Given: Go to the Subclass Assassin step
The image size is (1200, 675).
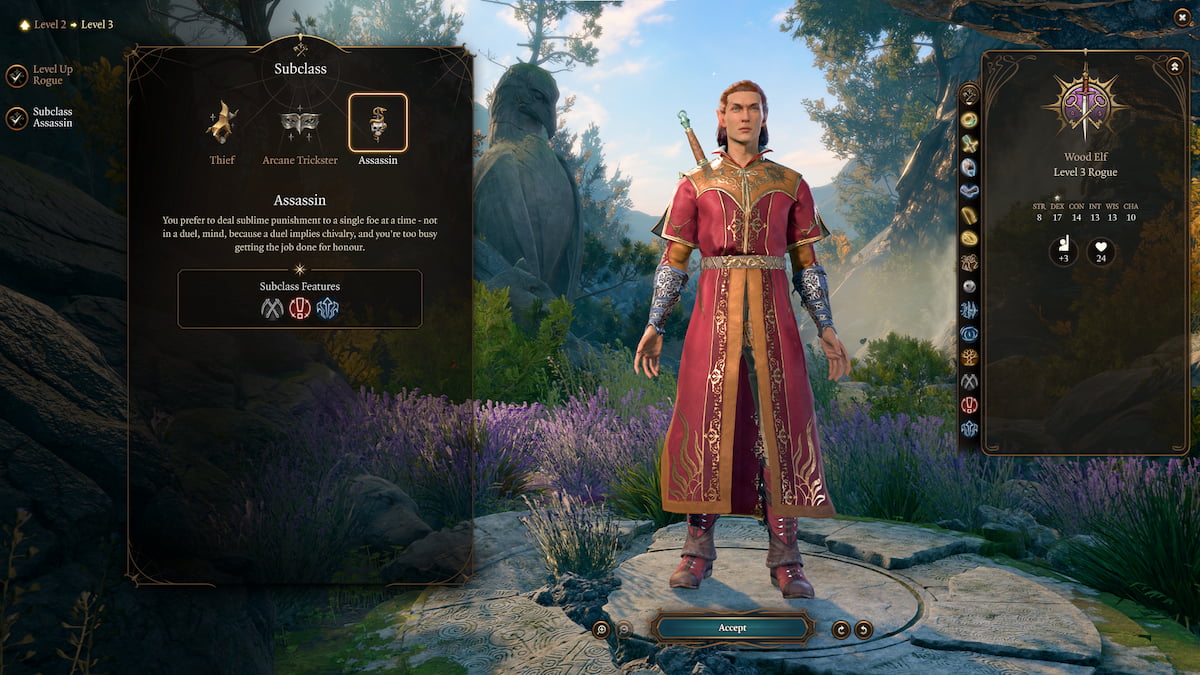Looking at the screenshot, I should coord(17,118).
